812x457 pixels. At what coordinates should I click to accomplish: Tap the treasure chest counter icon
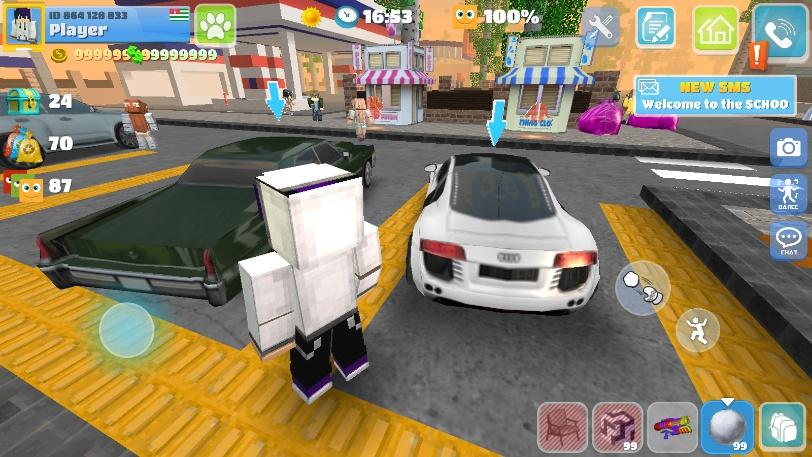point(23,101)
